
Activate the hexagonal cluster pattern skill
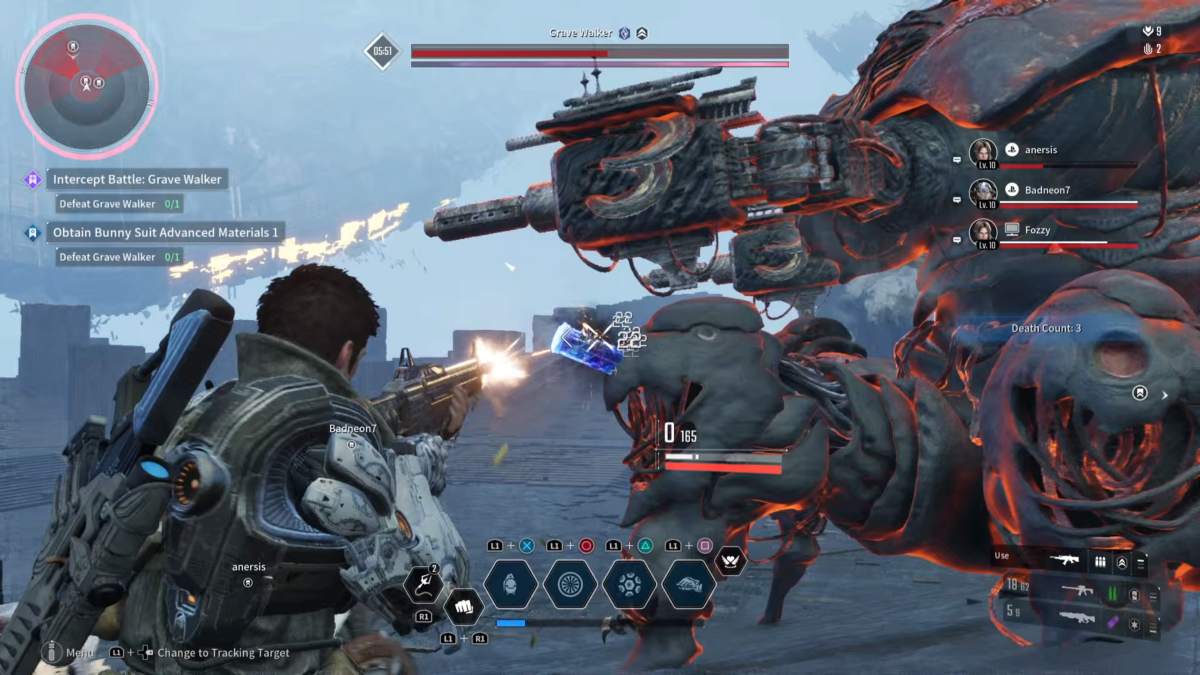click(629, 584)
